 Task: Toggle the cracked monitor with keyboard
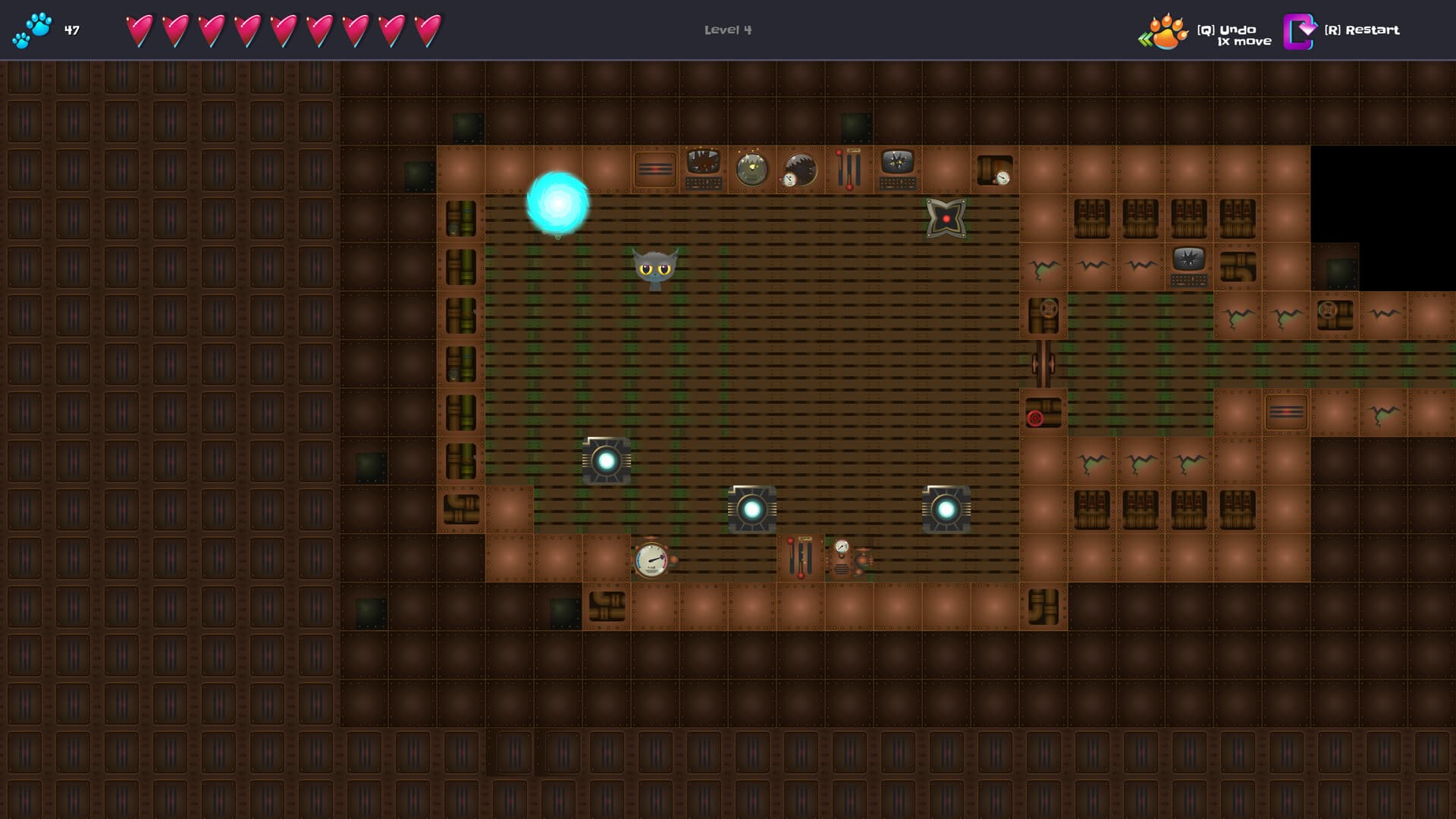click(x=897, y=171)
